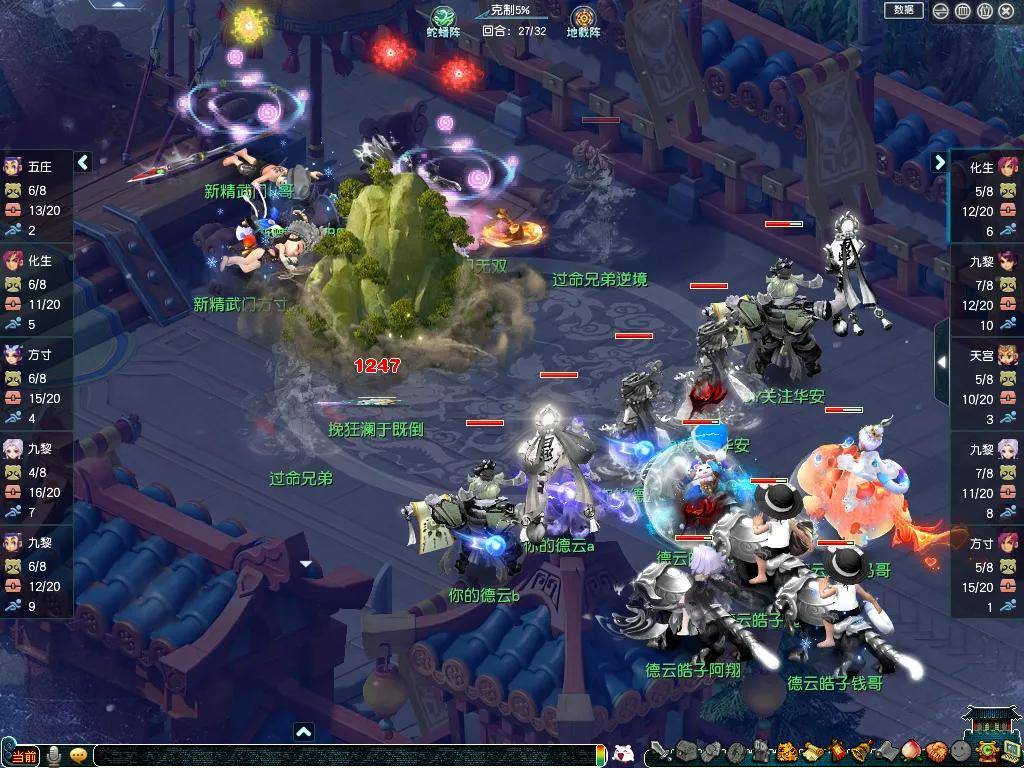
Task: Switch the 当前 chat channel button
Action: pos(23,756)
